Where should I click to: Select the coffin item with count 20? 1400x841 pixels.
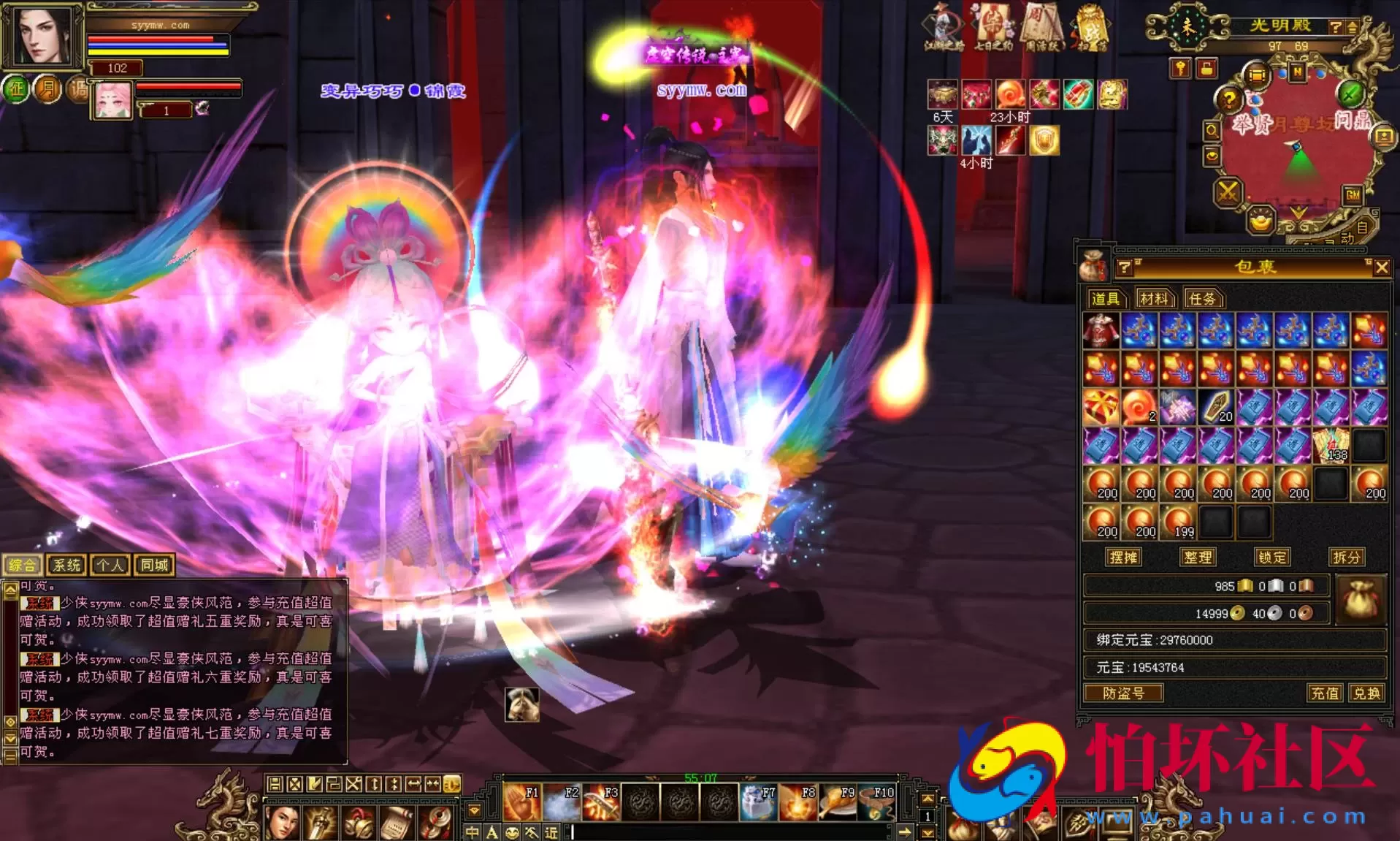point(1216,407)
